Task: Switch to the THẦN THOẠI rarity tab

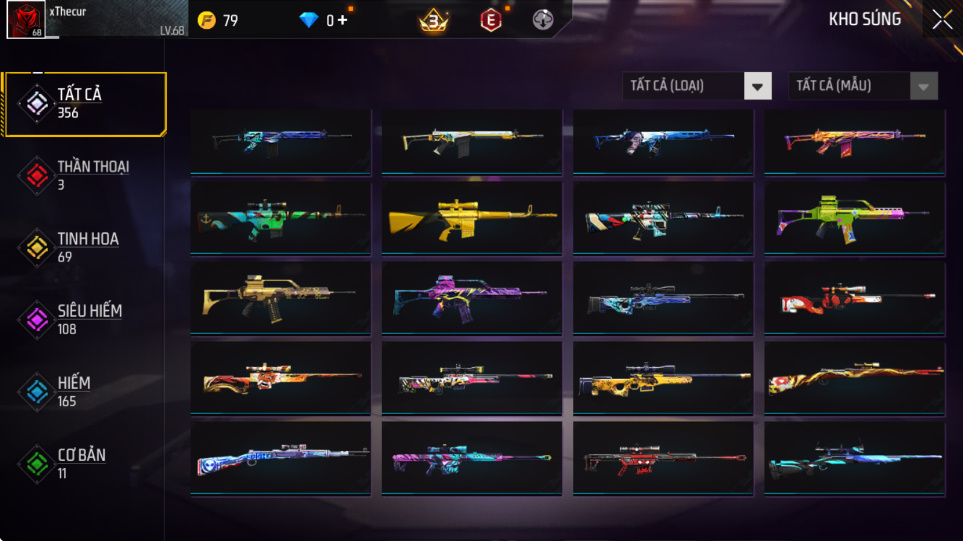Action: click(84, 175)
